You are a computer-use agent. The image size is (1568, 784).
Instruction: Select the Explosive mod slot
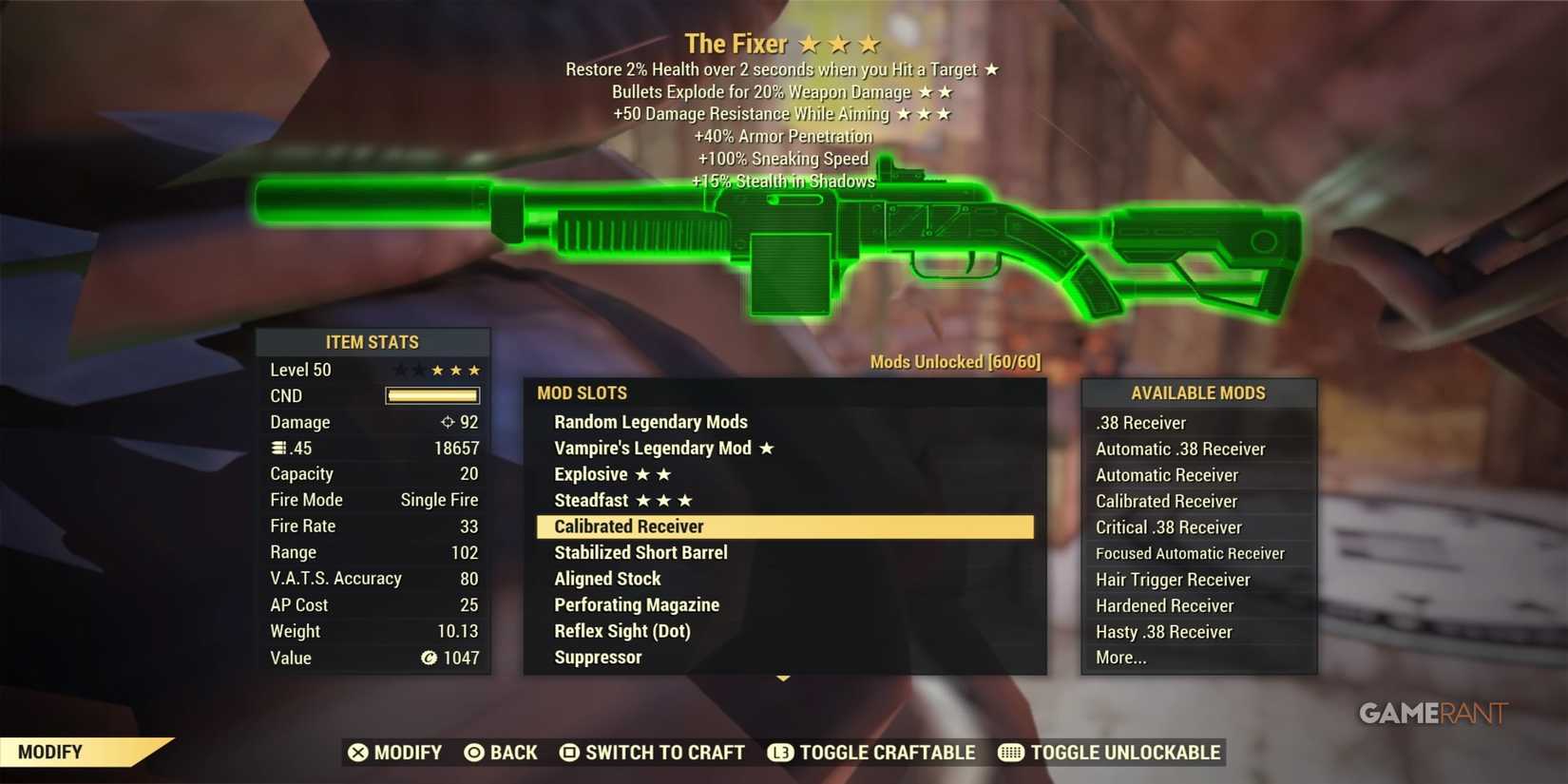click(592, 473)
